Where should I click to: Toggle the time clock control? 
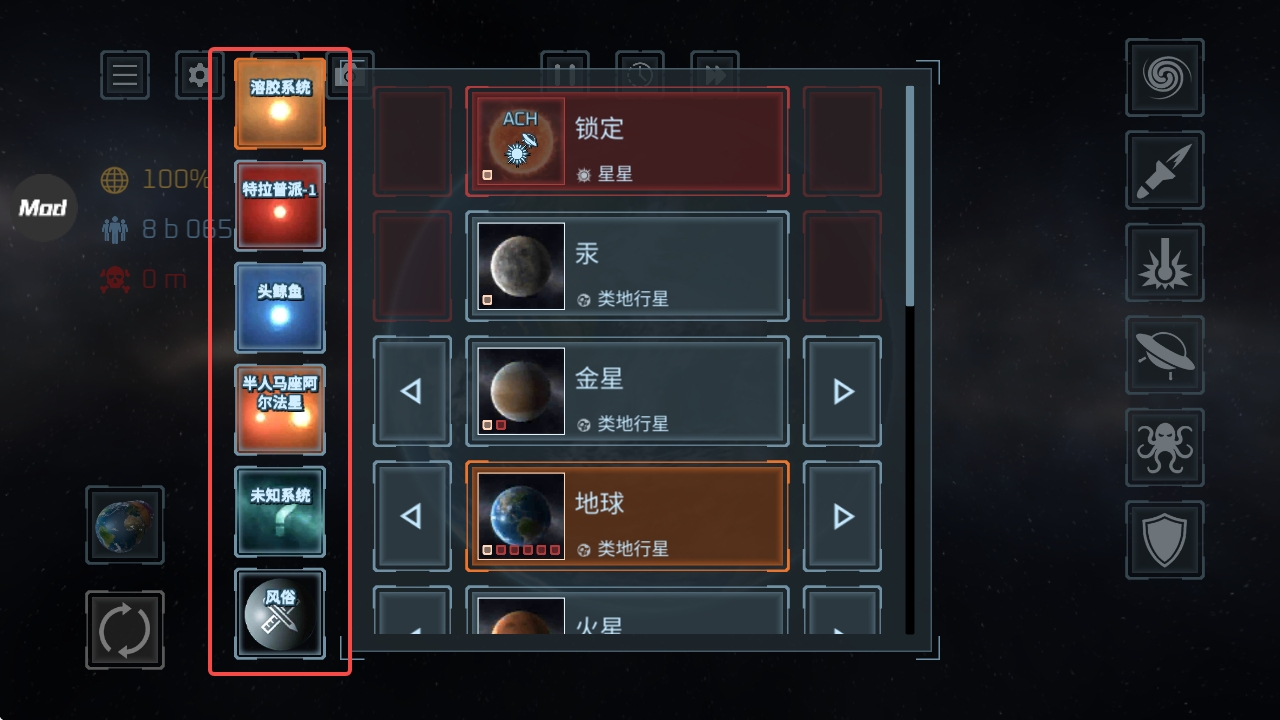[x=641, y=71]
